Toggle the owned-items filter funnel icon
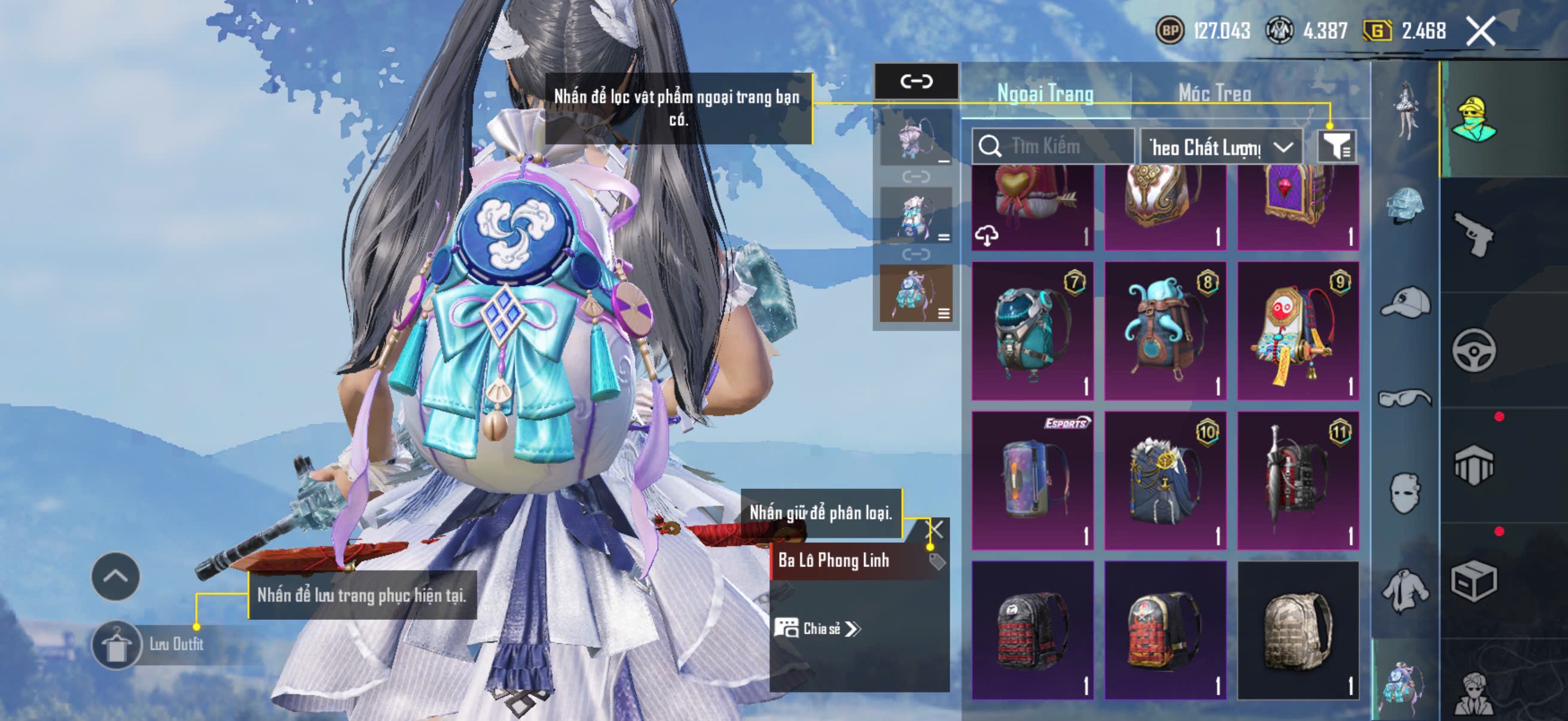Image resolution: width=1568 pixels, height=721 pixels. 1336,146
